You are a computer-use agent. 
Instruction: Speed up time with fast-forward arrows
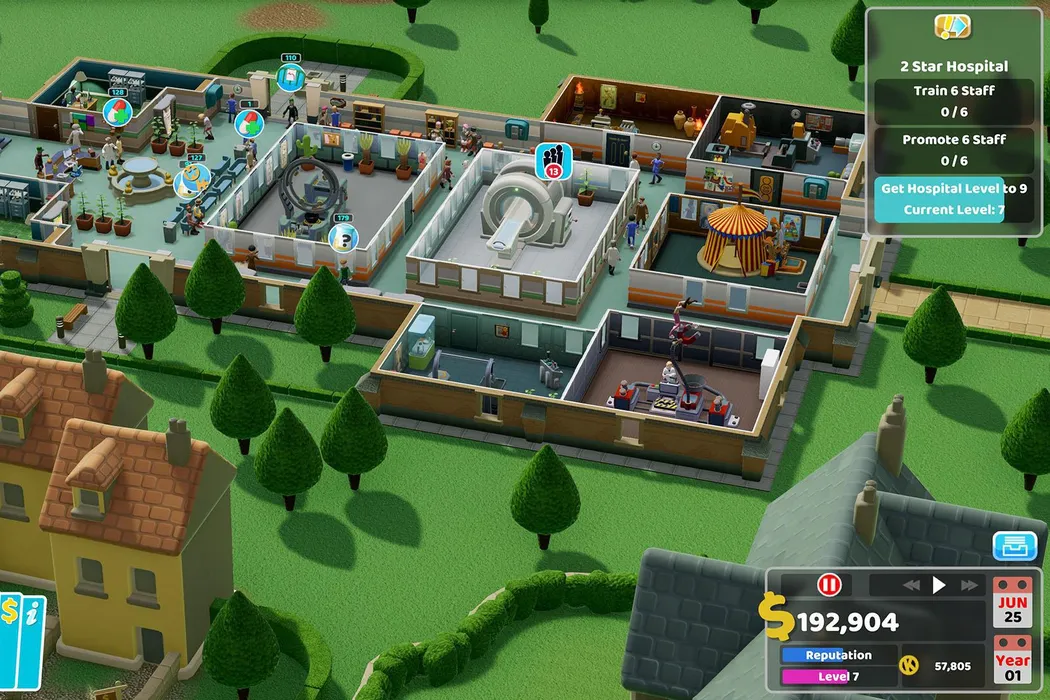tap(968, 585)
